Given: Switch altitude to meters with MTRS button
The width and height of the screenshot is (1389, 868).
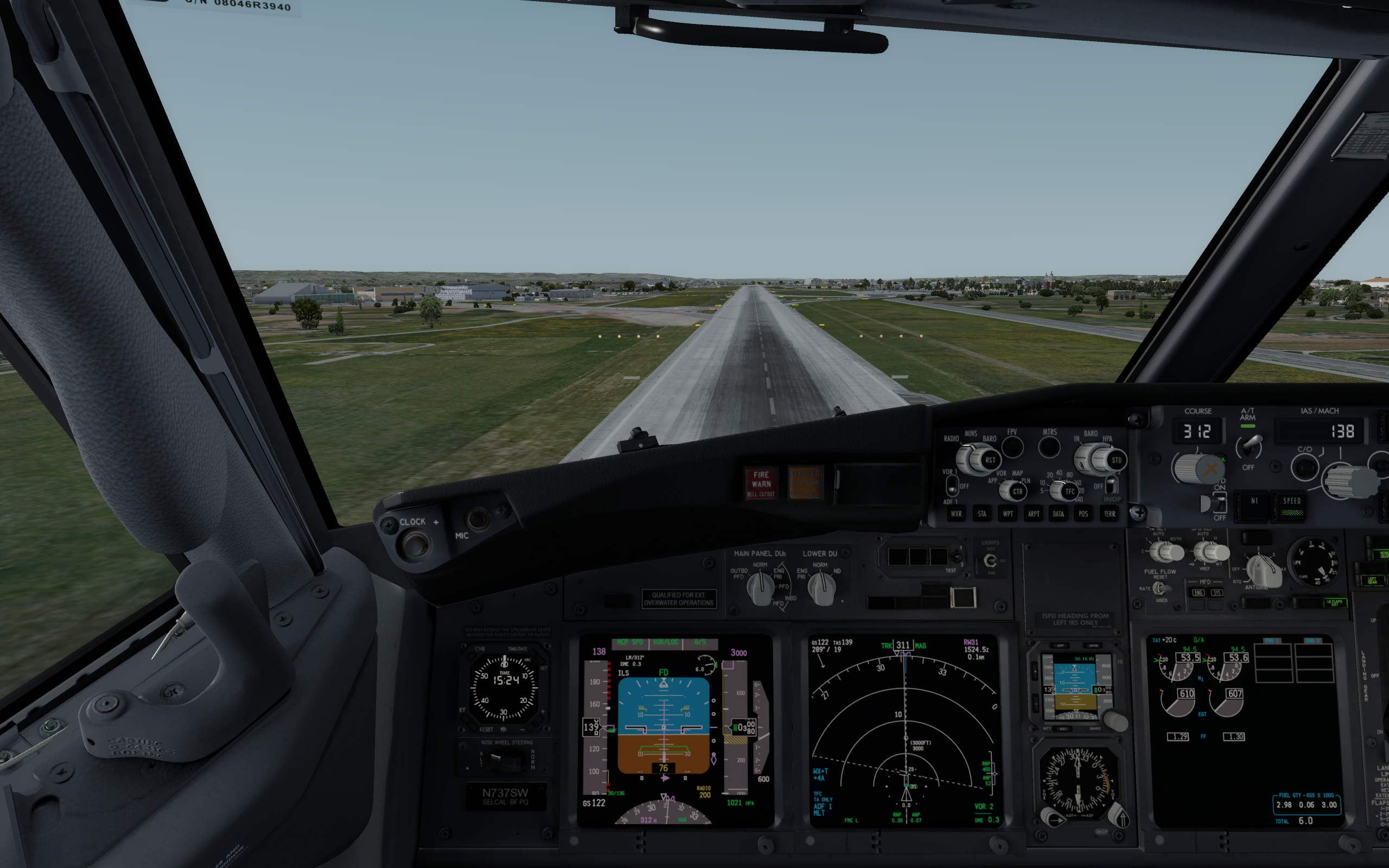Looking at the screenshot, I should [x=1049, y=447].
